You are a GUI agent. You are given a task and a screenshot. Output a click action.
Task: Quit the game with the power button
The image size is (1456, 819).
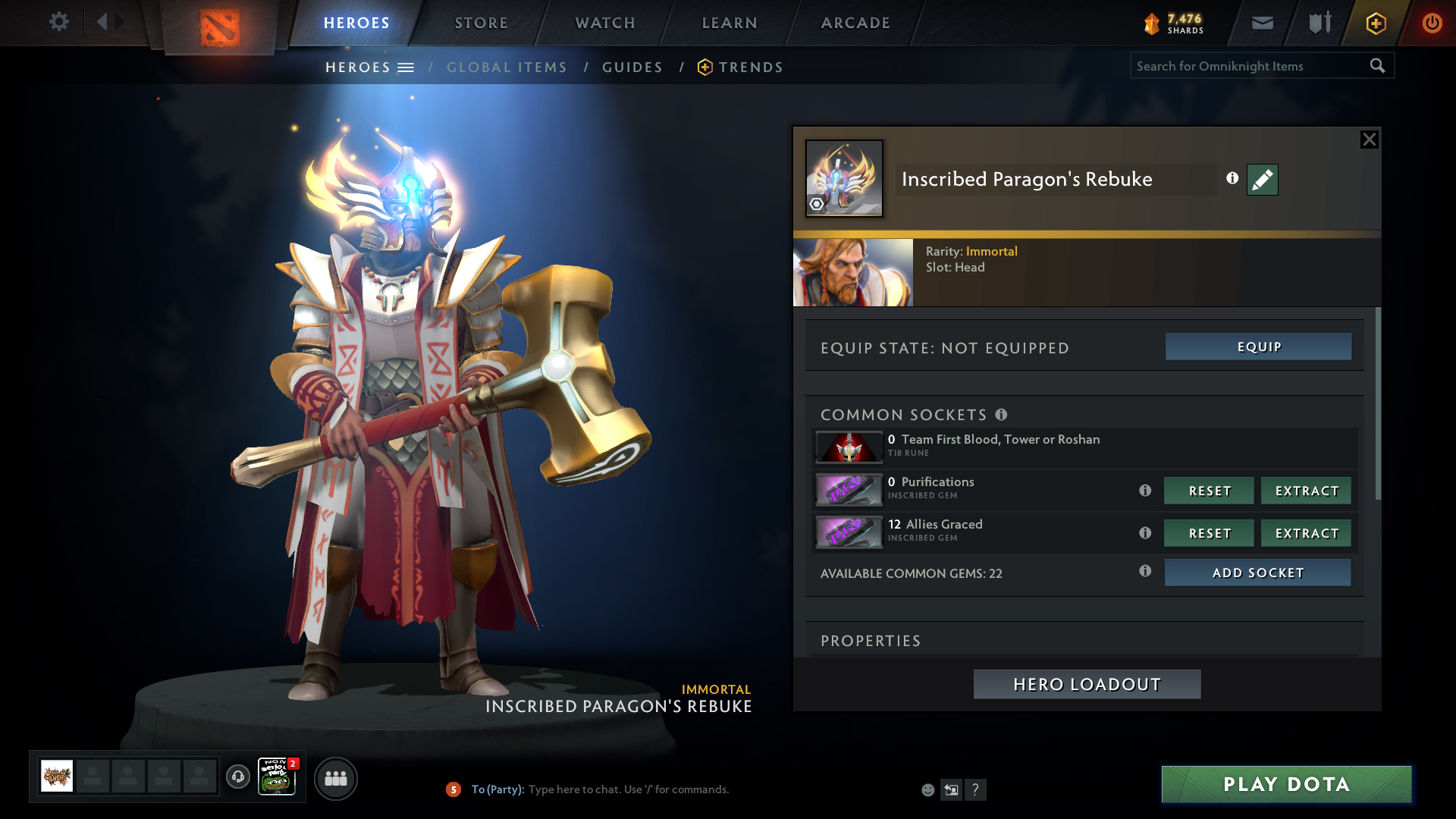coord(1432,23)
